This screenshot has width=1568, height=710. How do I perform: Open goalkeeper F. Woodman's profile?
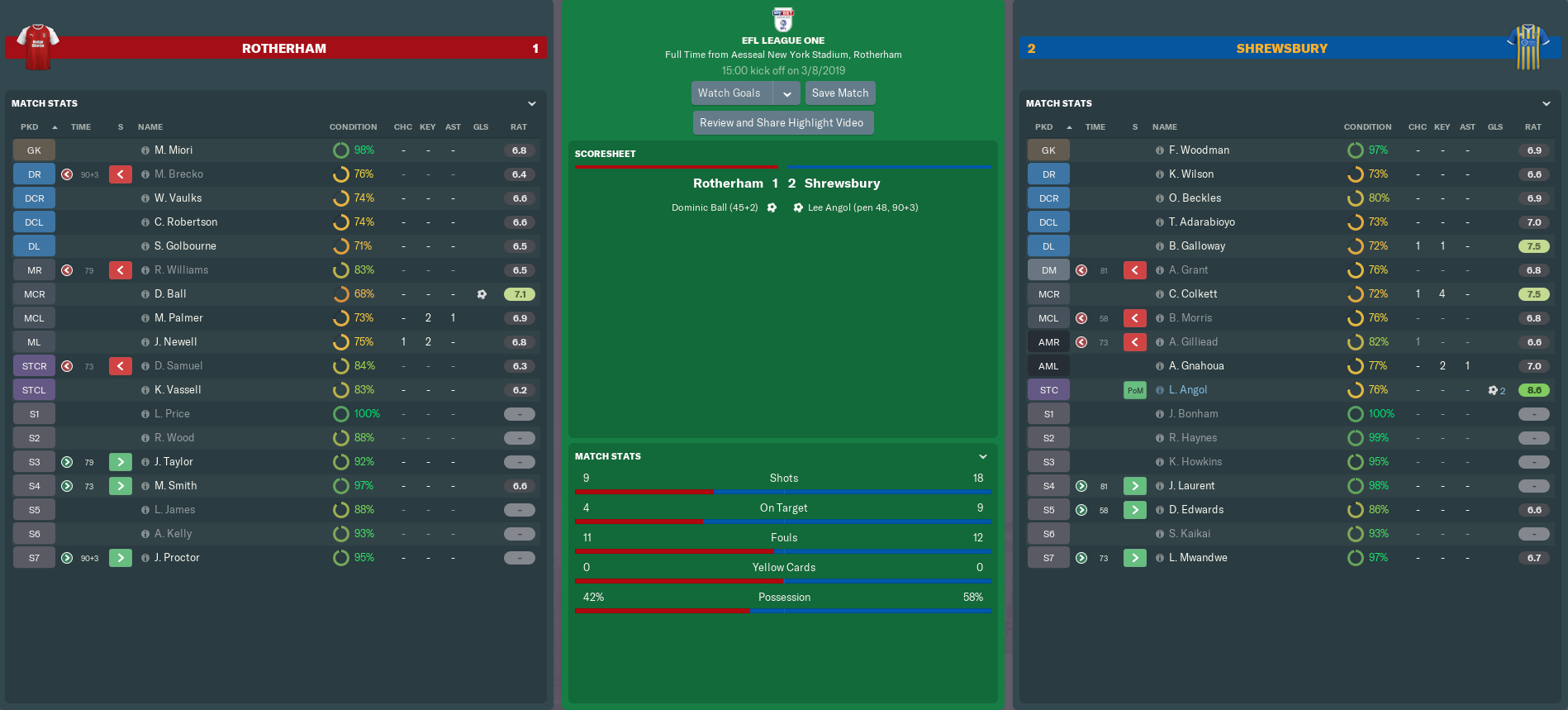pos(1199,150)
